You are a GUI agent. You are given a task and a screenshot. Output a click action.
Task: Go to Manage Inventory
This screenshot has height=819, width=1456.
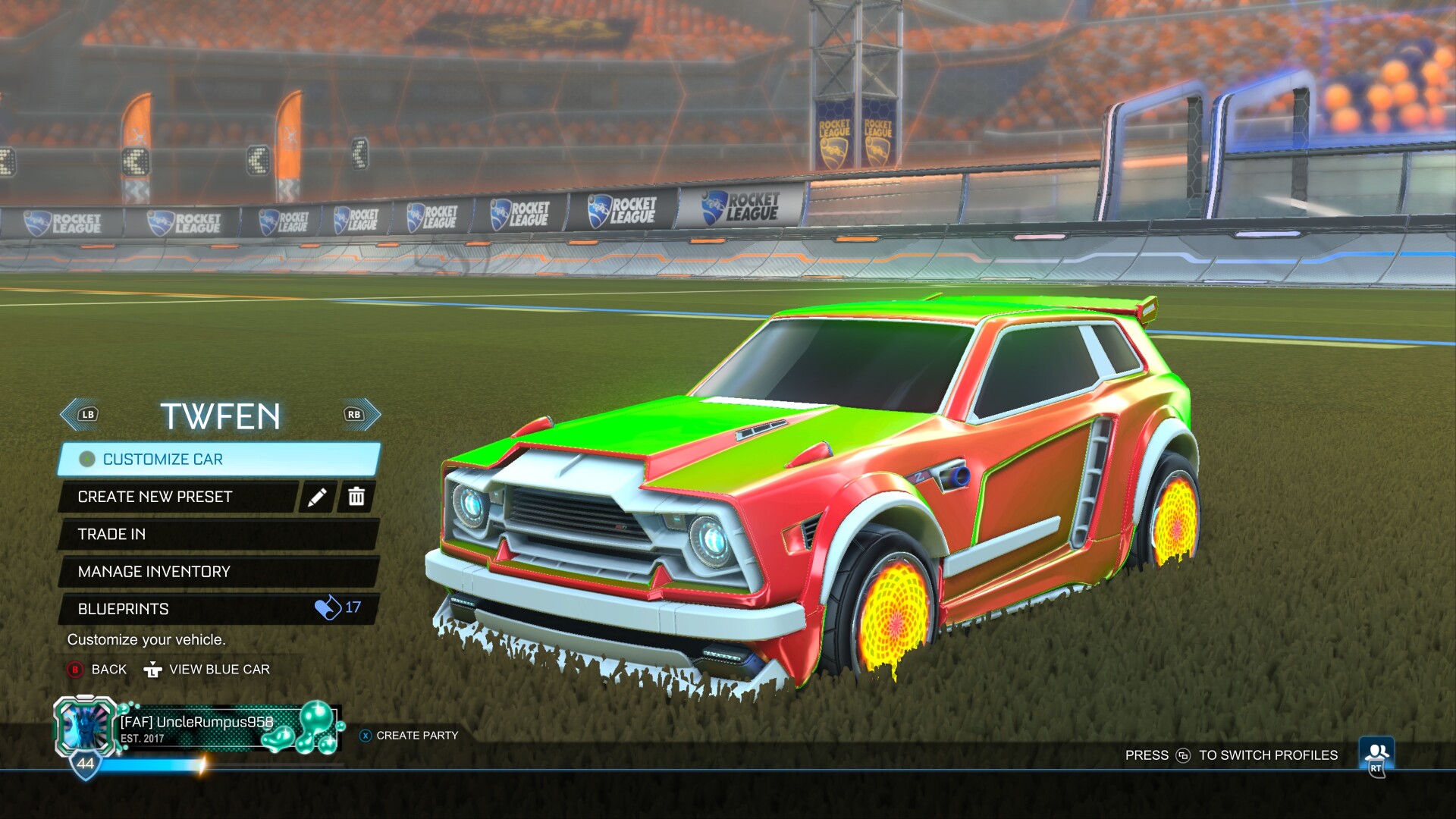218,572
